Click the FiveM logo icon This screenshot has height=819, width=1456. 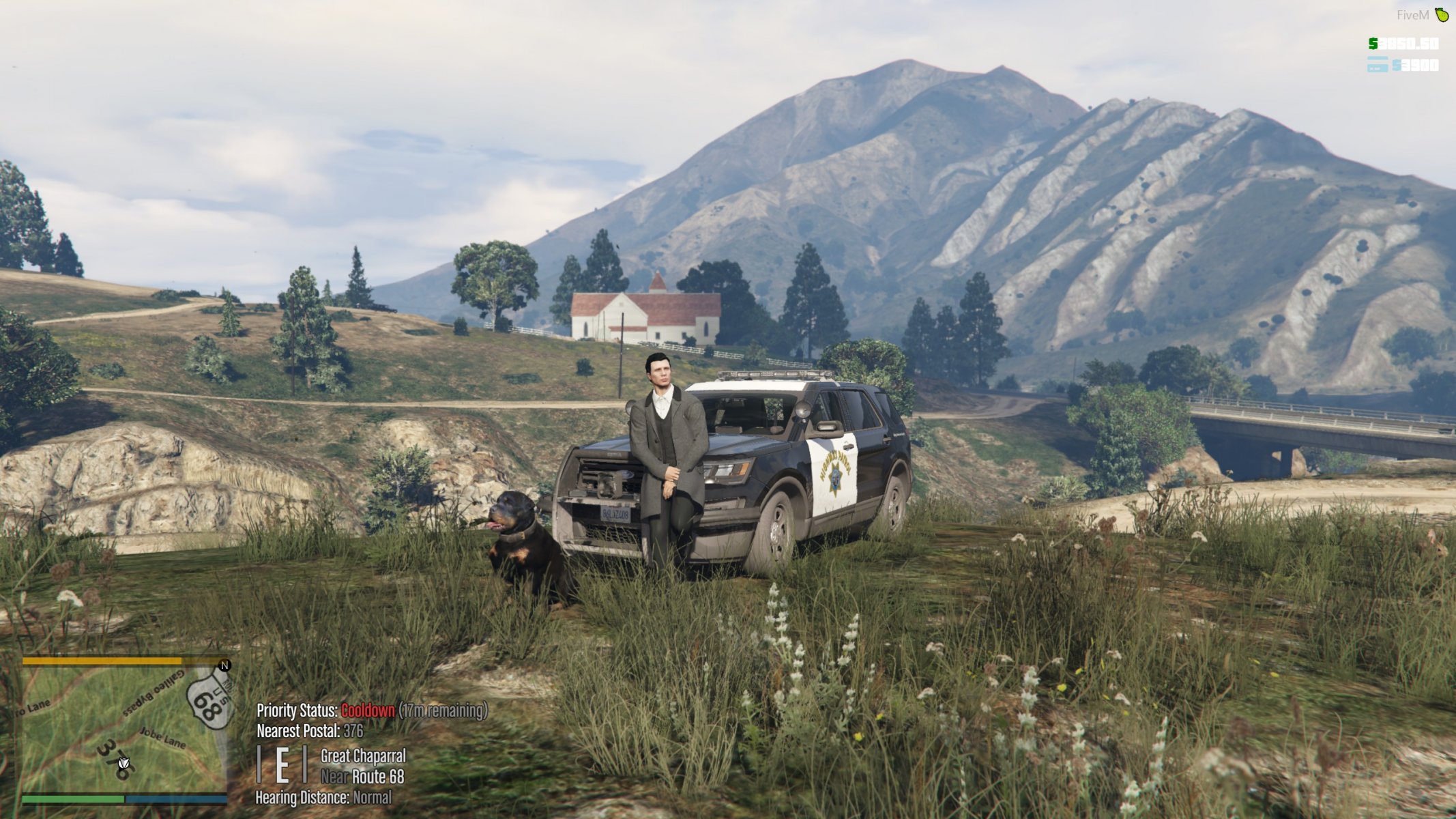[1442, 14]
